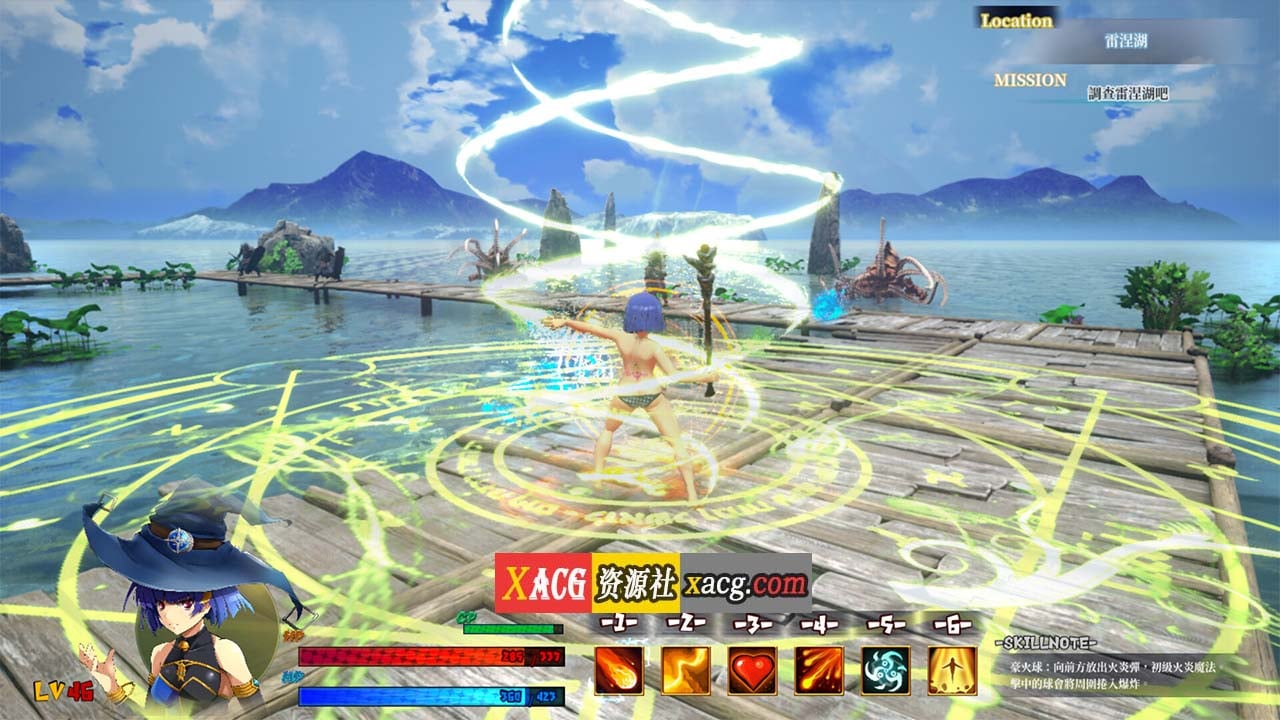Viewport: 1280px width, 720px height.
Task: Select the golden glowing figure skill
Action: click(952, 670)
